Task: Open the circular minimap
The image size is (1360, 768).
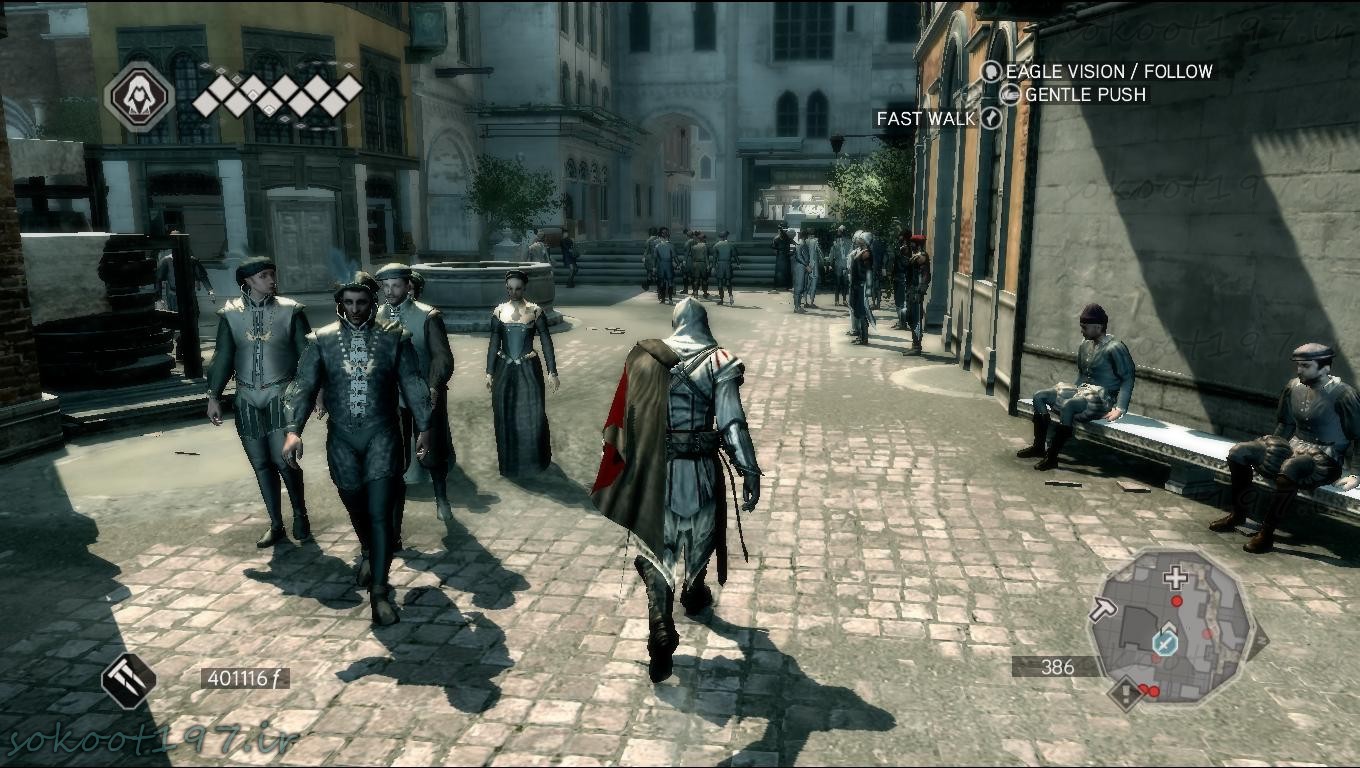Action: (x=1169, y=627)
